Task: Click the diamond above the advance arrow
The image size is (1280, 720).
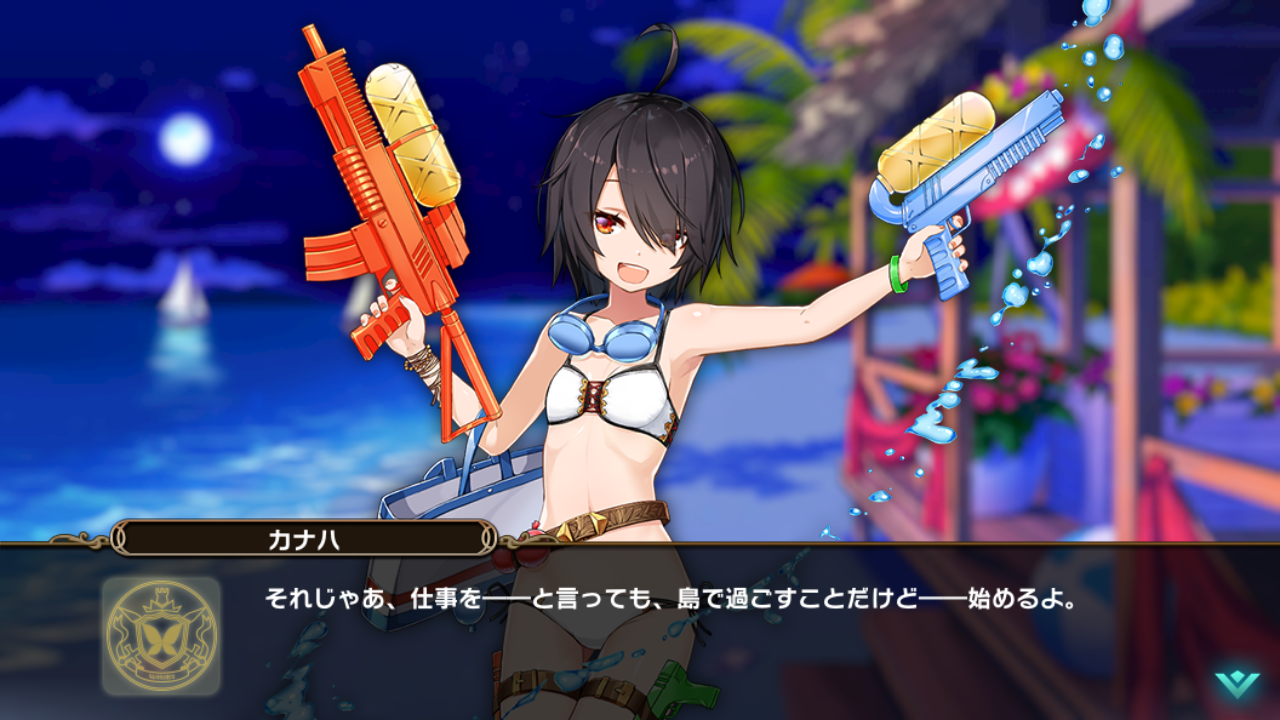Action: 1237,674
